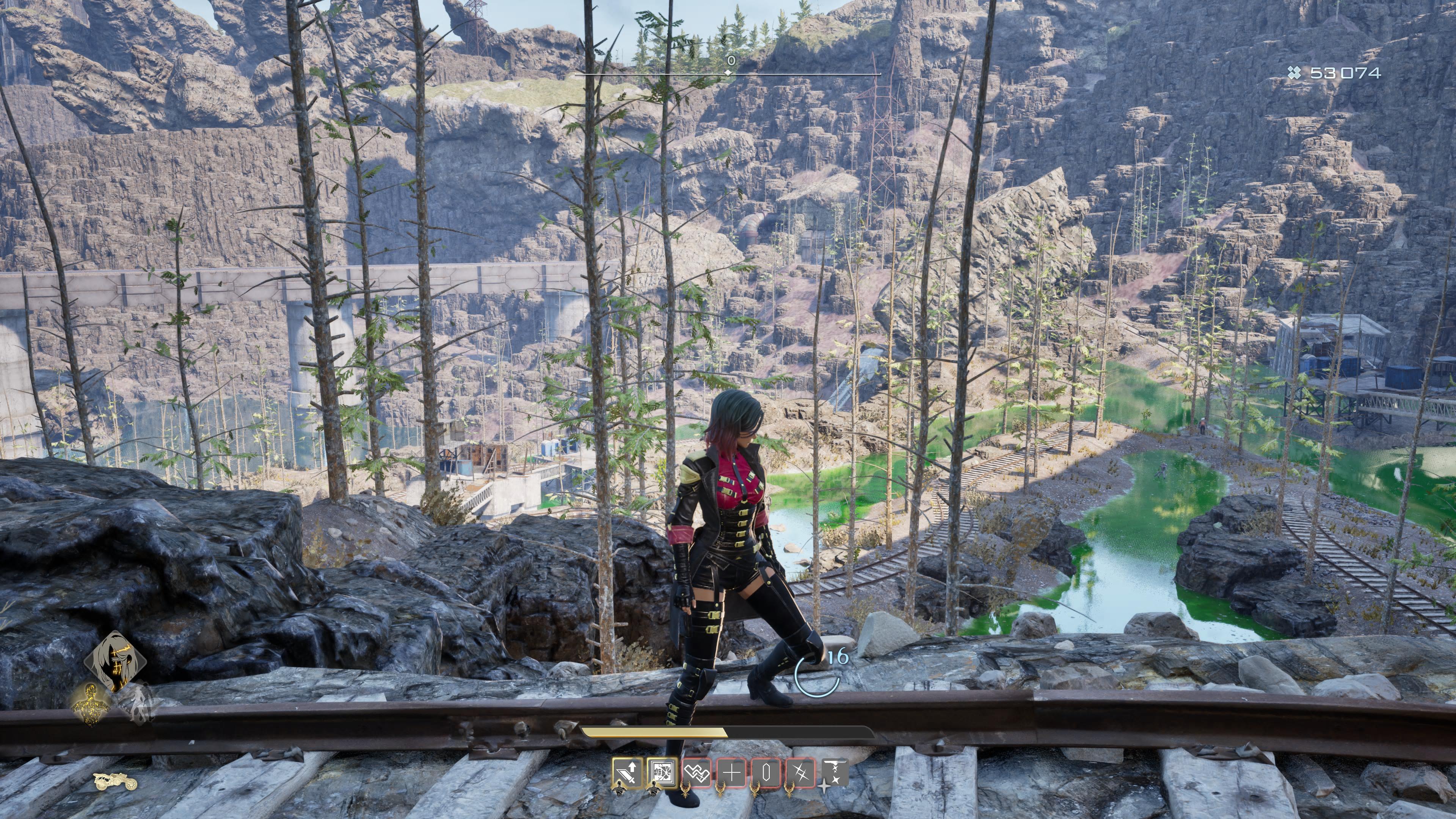Activate the sword with up-arrow skill
The height and width of the screenshot is (819, 1456).
click(628, 771)
